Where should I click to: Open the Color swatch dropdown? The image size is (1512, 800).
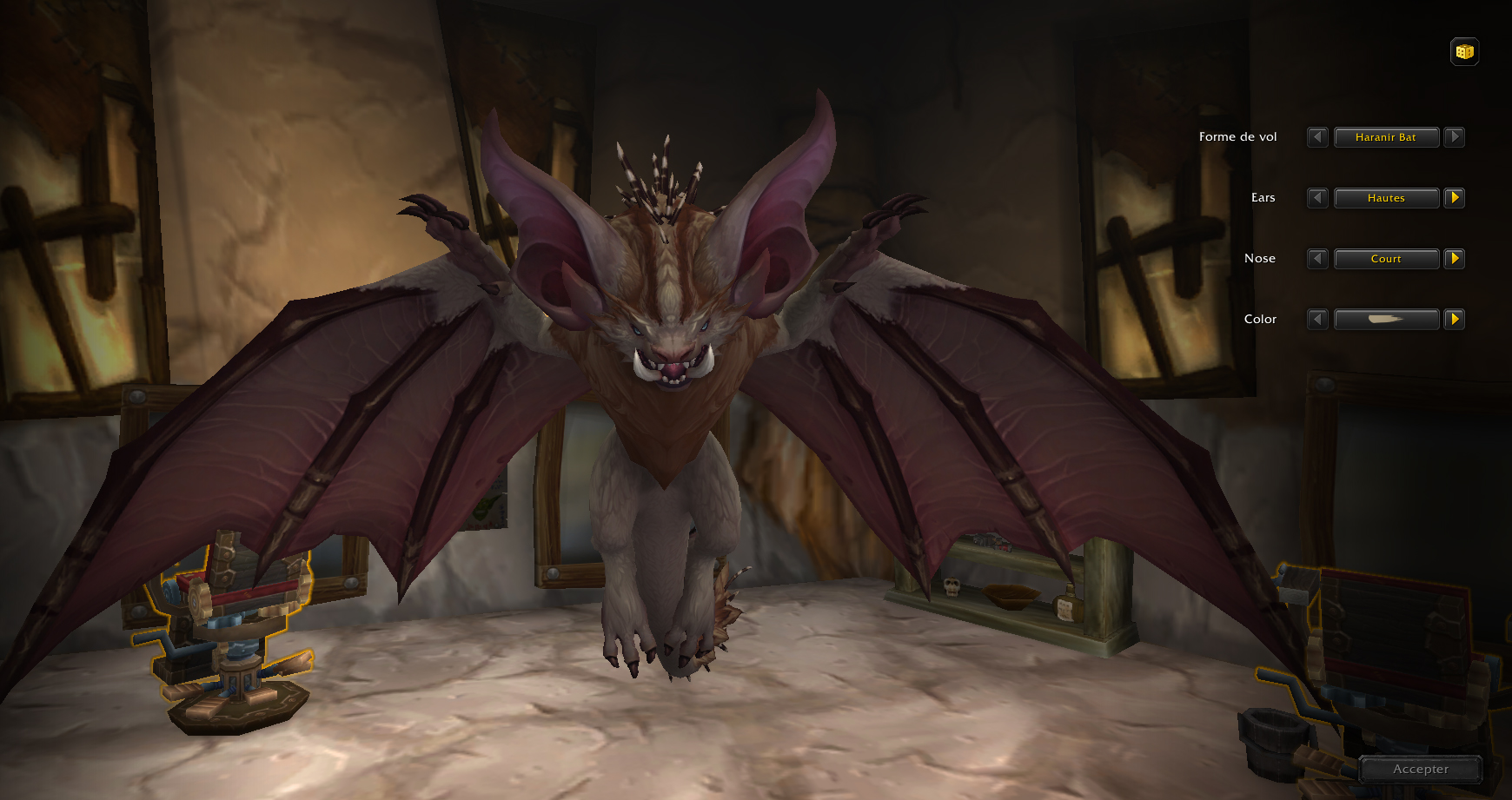coord(1386,320)
